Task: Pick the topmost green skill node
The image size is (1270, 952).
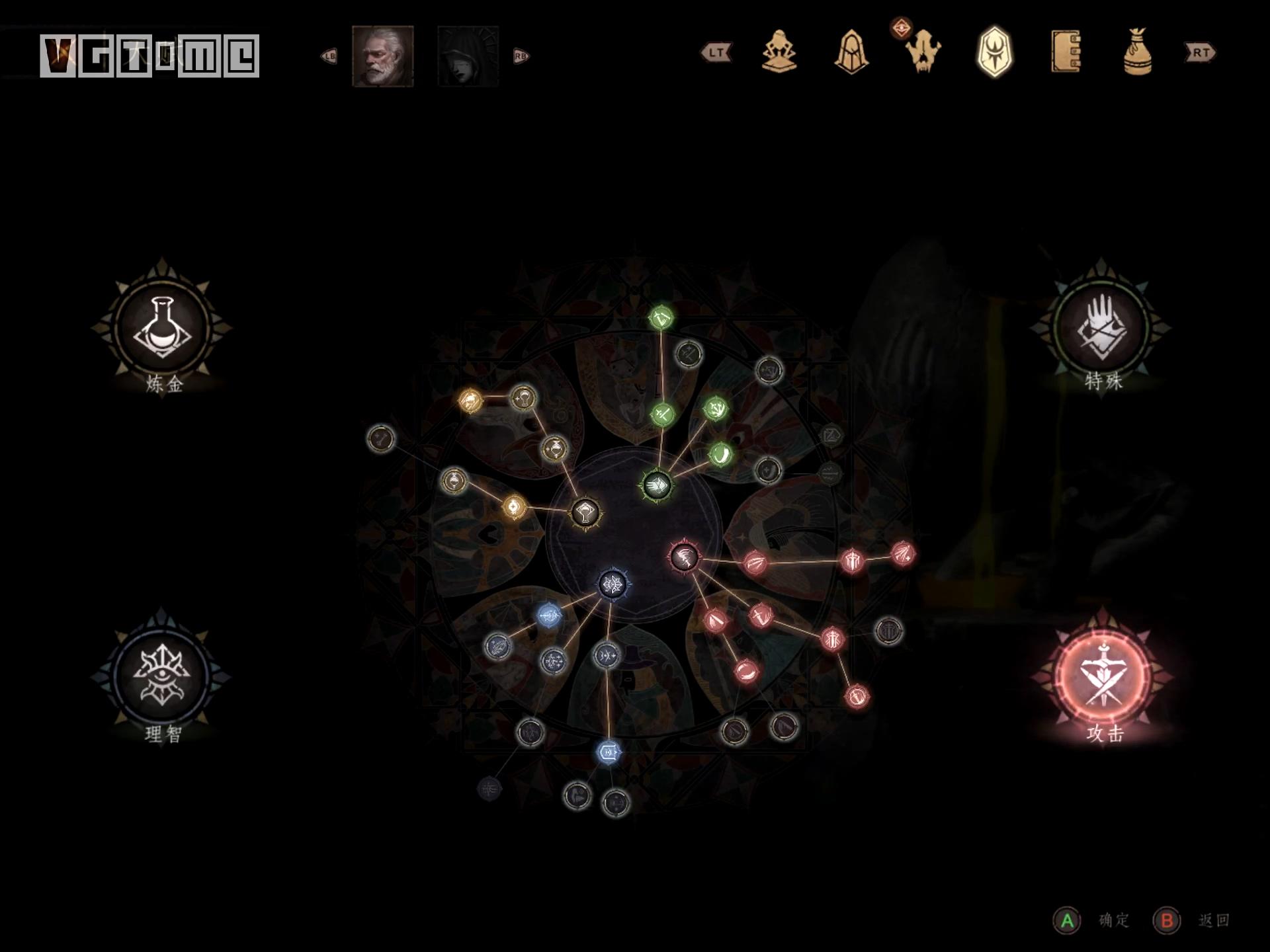Action: click(x=661, y=318)
